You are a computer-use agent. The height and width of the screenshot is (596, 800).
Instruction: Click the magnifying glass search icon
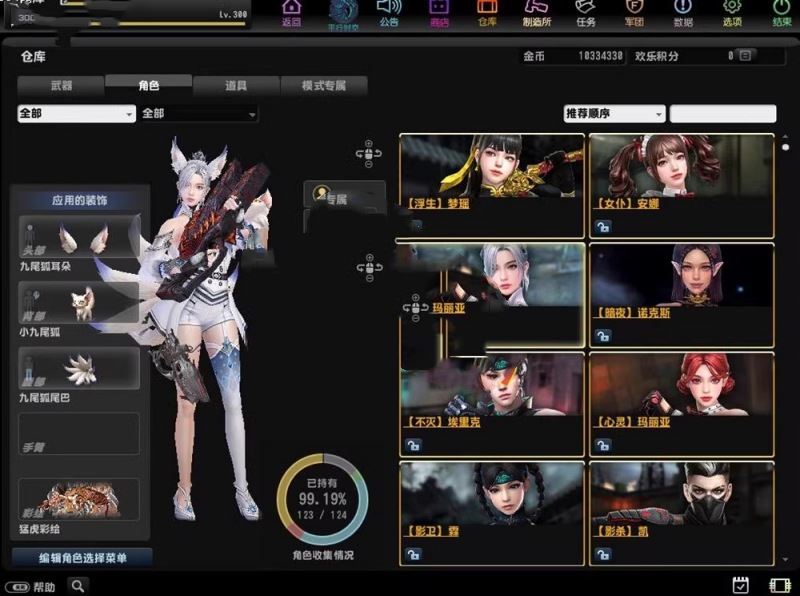click(x=77, y=586)
